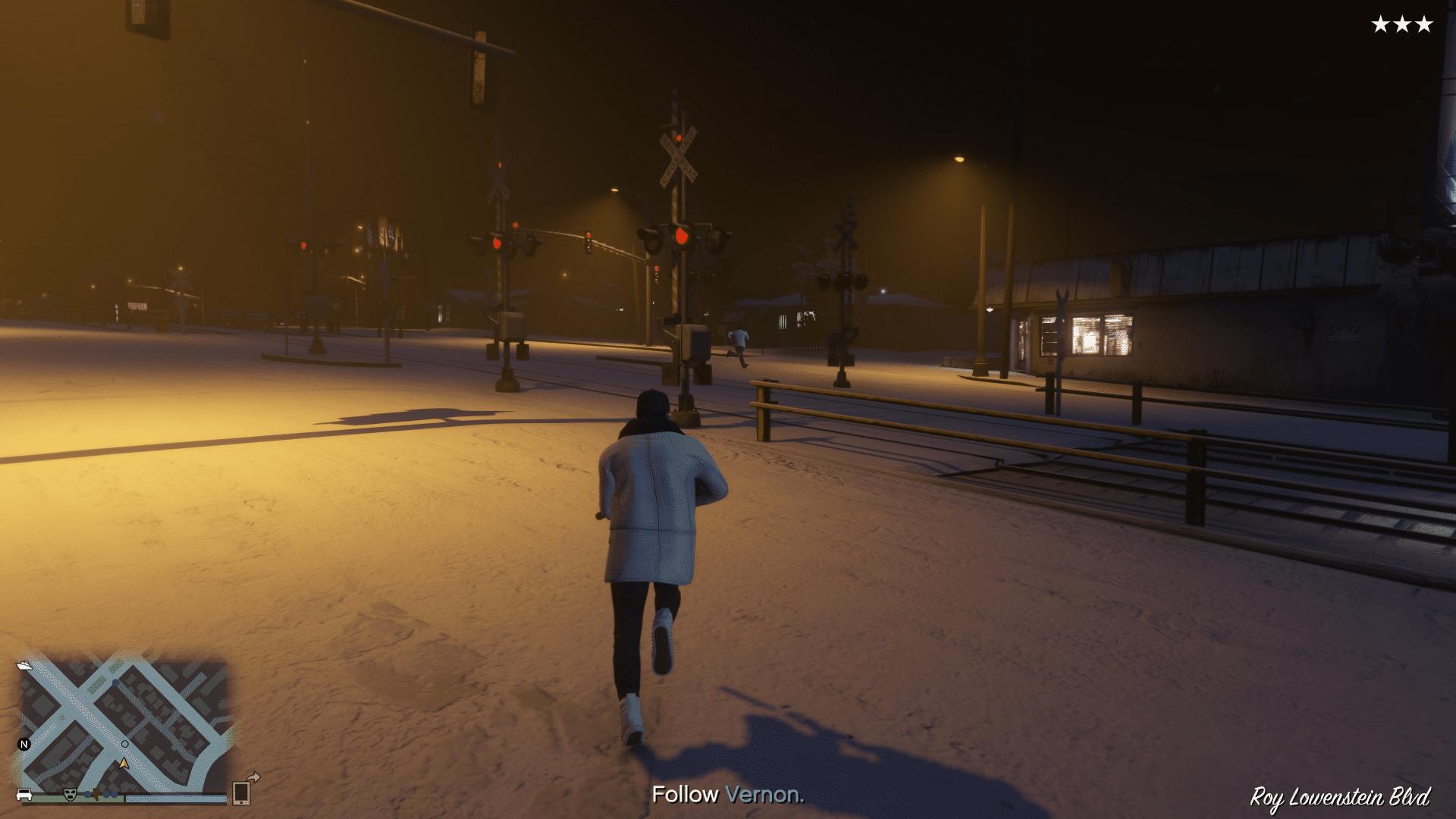Click the player arrow on the minimap
Image resolution: width=1456 pixels, height=819 pixels.
(124, 762)
